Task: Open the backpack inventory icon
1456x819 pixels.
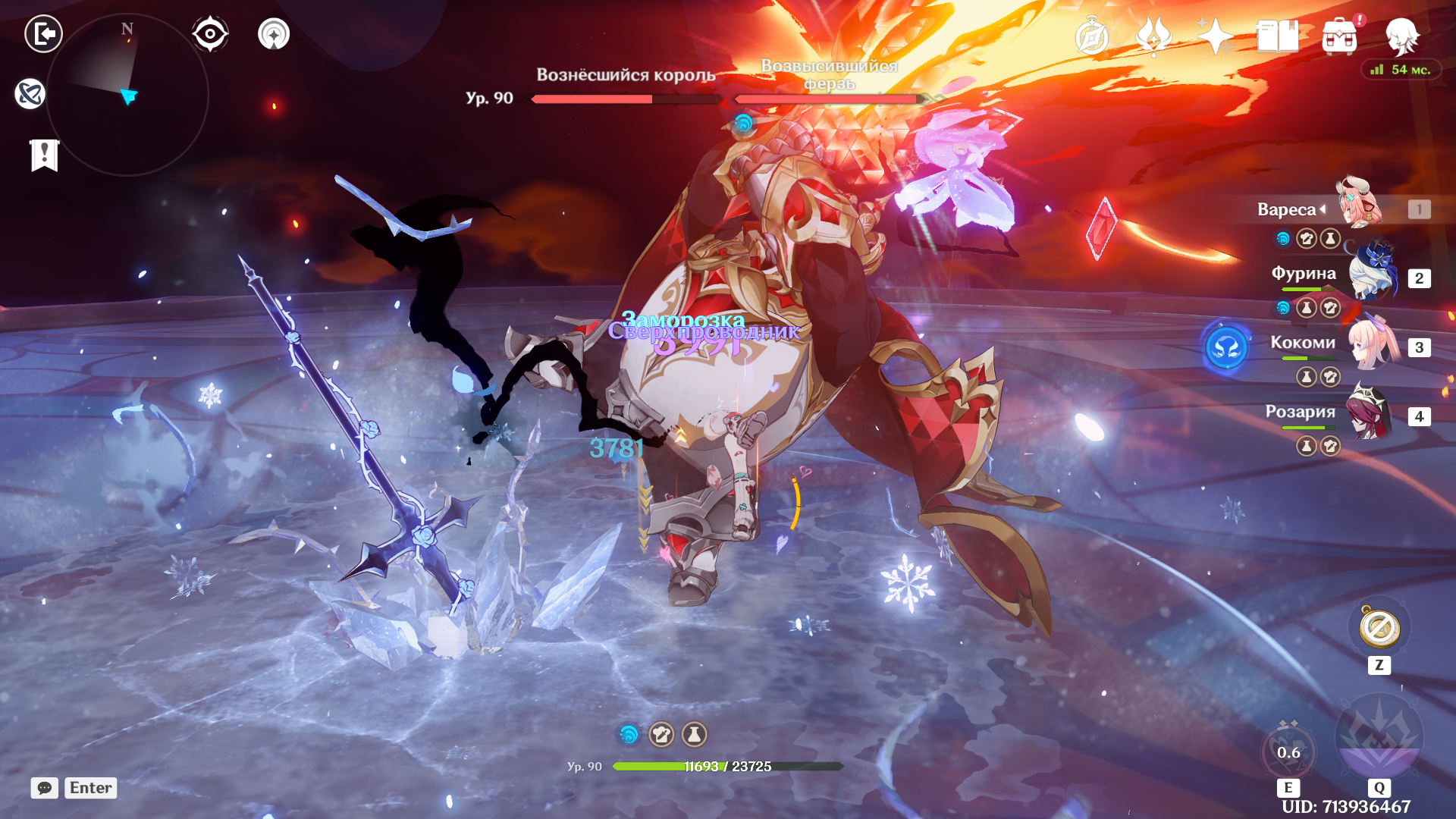Action: (x=1339, y=36)
